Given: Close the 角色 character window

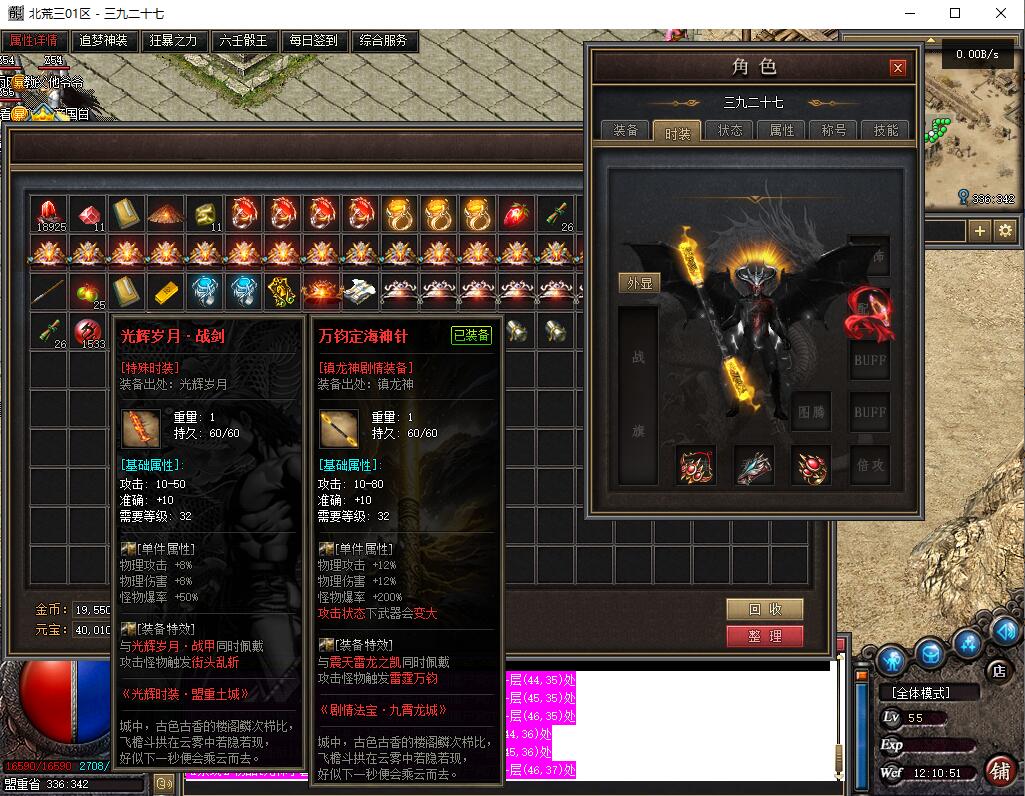Looking at the screenshot, I should pos(898,68).
